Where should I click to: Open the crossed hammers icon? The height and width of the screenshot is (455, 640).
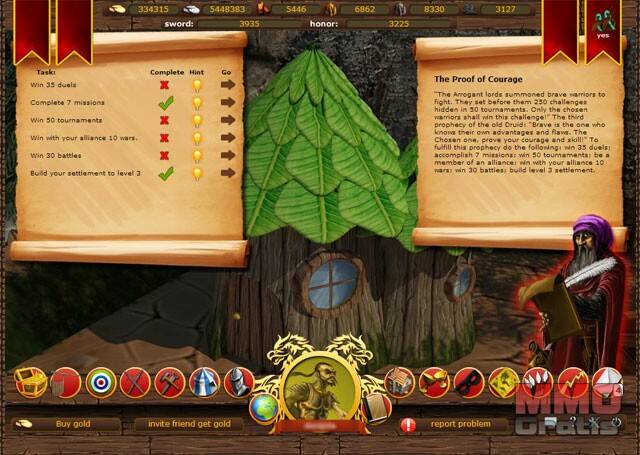[169, 382]
